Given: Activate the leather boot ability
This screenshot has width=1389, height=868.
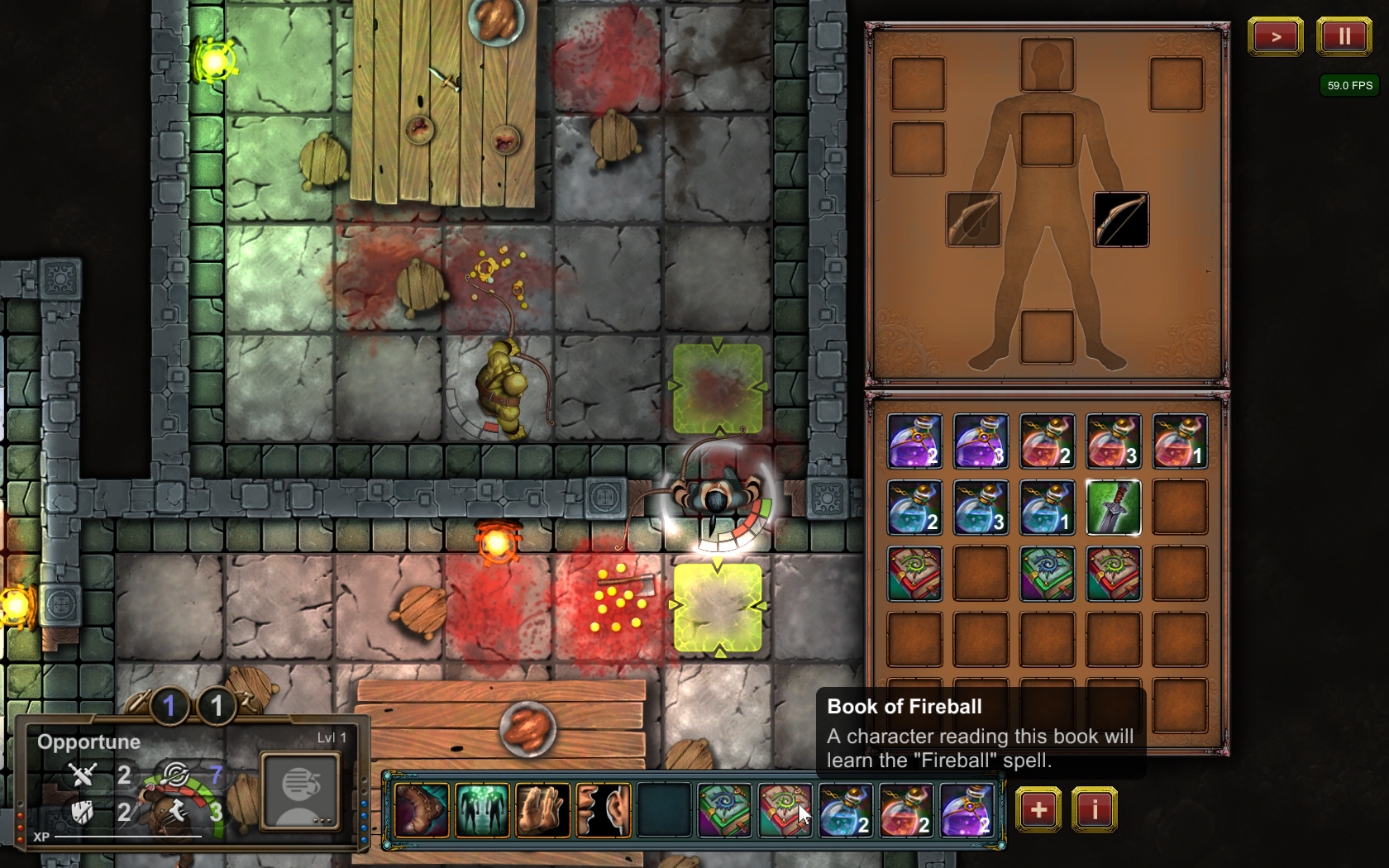Looking at the screenshot, I should (x=422, y=811).
